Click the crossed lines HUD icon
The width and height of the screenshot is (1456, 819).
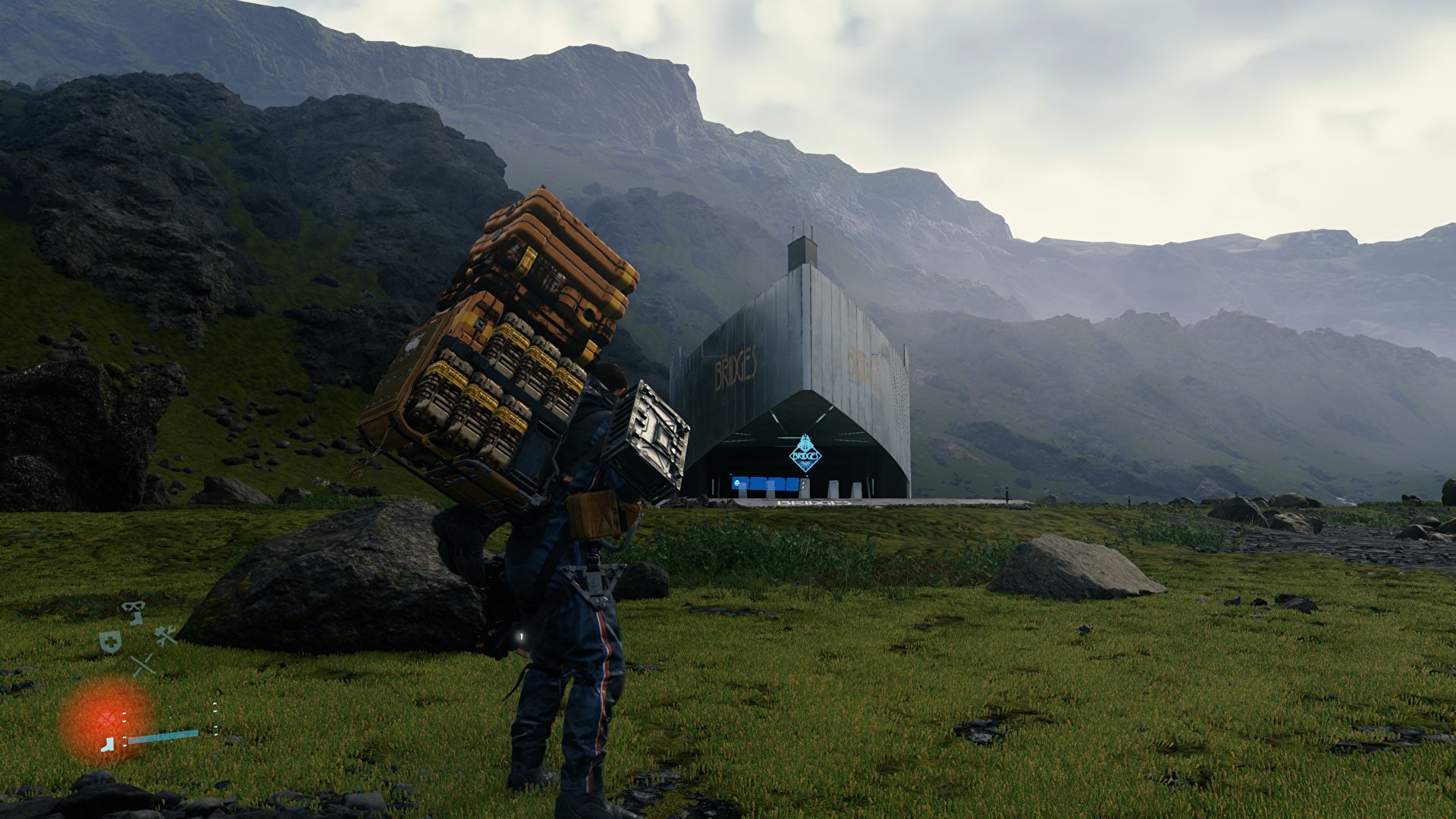143,665
